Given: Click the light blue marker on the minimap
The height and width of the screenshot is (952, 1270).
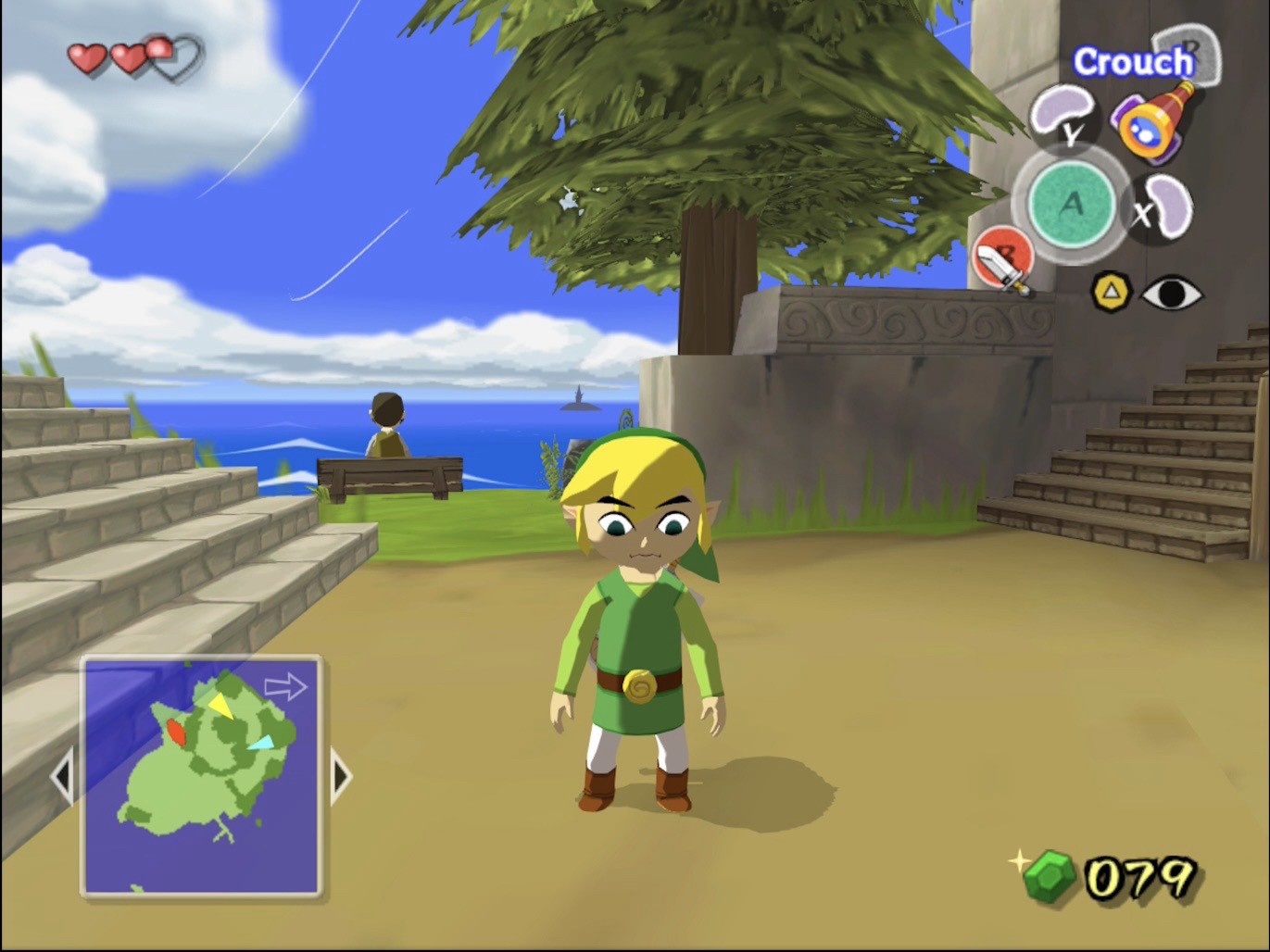Looking at the screenshot, I should tap(260, 742).
